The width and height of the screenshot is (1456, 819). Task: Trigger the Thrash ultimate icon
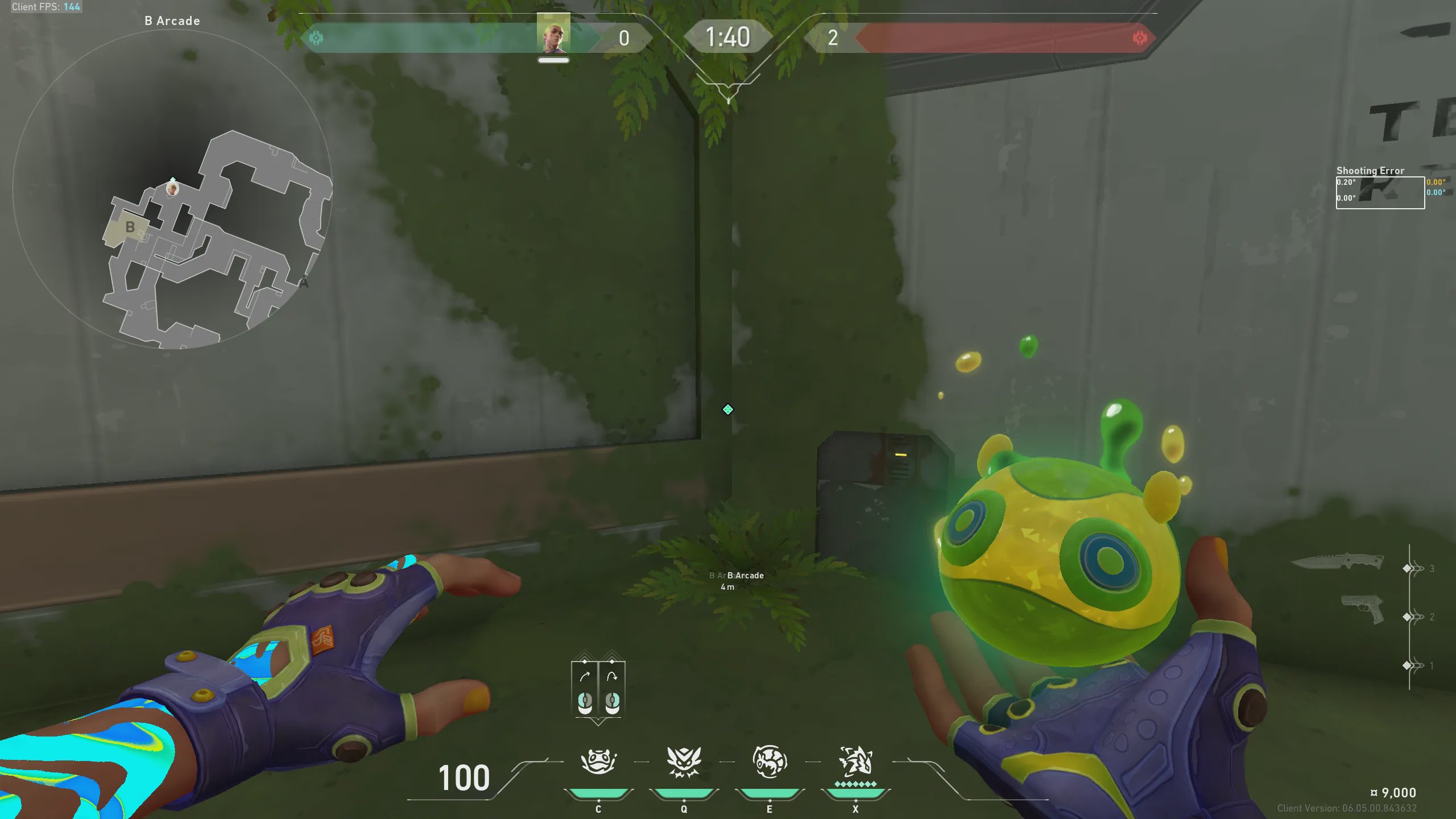(x=855, y=762)
